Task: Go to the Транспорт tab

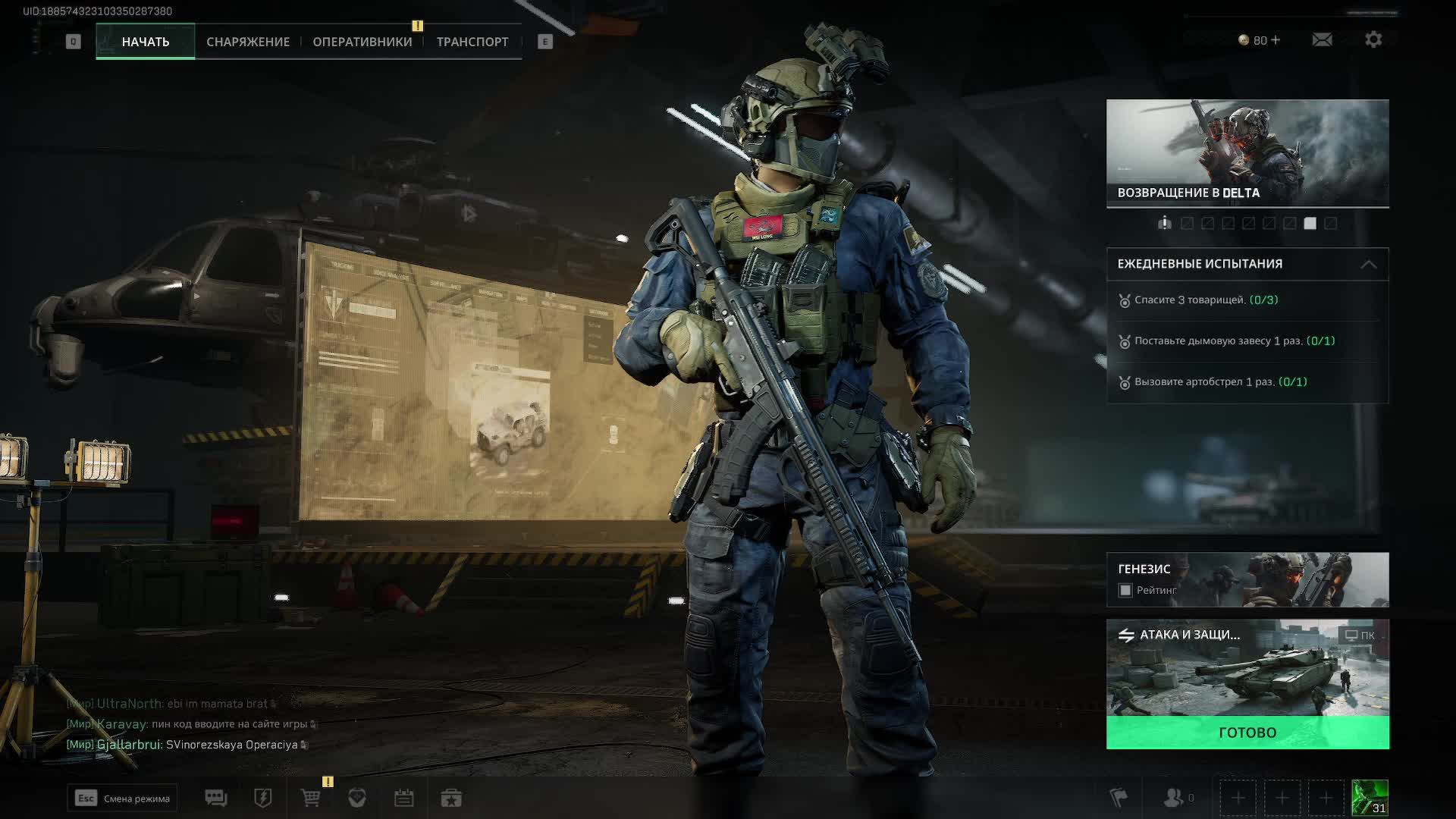Action: pyautogui.click(x=472, y=42)
